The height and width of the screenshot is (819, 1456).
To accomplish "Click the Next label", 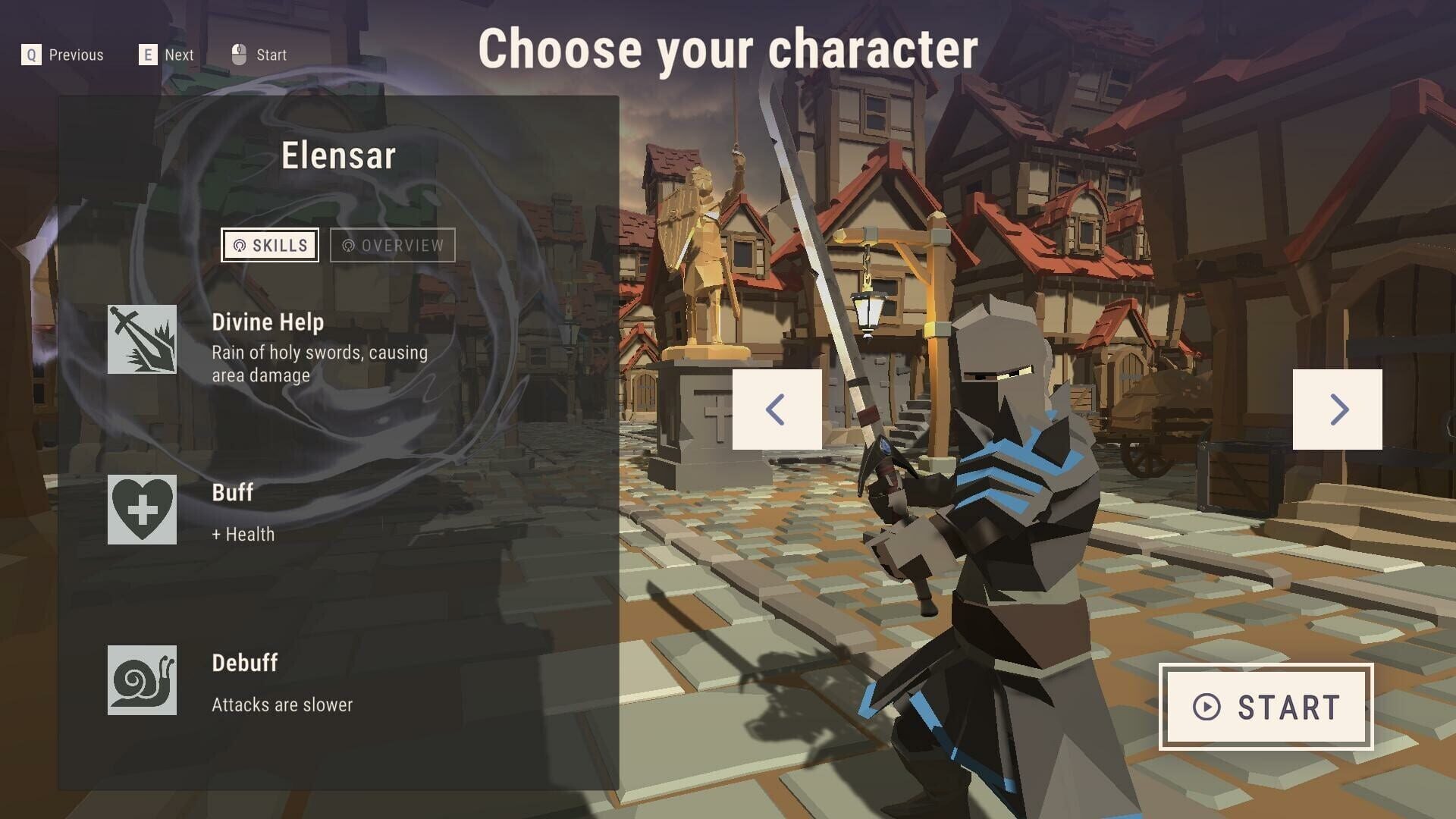I will coord(178,54).
